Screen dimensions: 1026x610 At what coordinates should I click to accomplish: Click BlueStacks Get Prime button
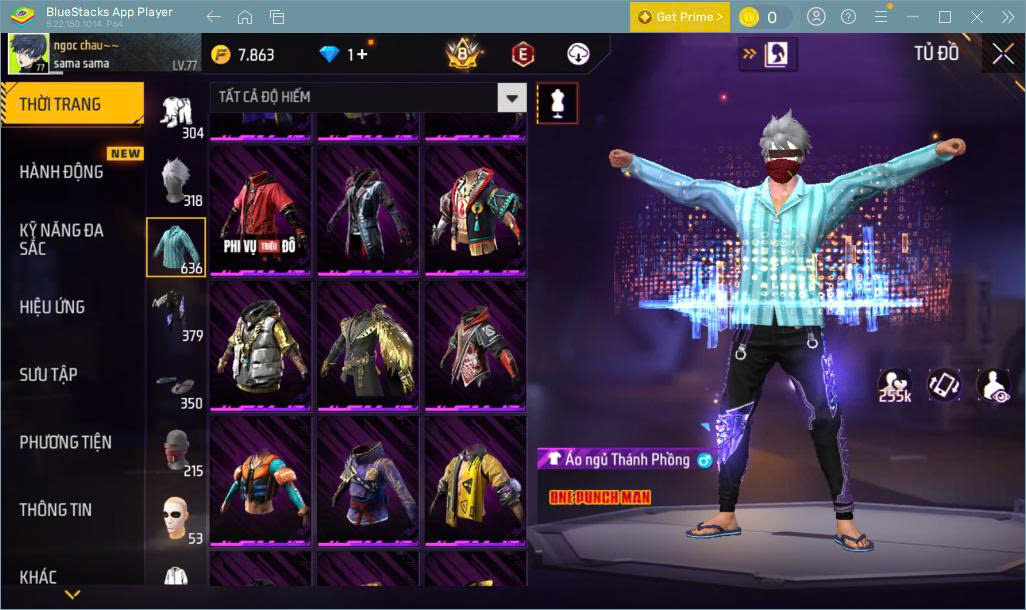680,17
